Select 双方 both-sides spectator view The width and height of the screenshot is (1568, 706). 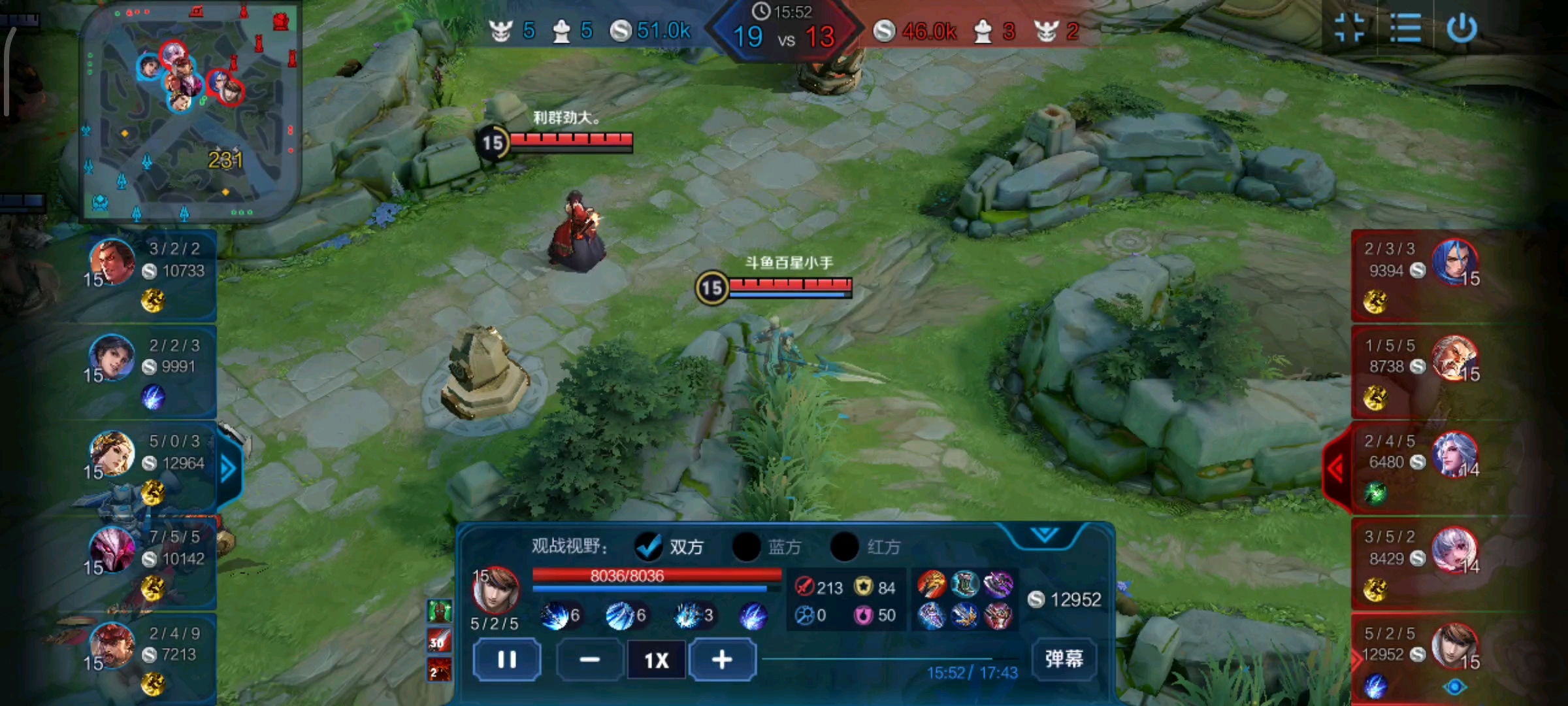649,546
